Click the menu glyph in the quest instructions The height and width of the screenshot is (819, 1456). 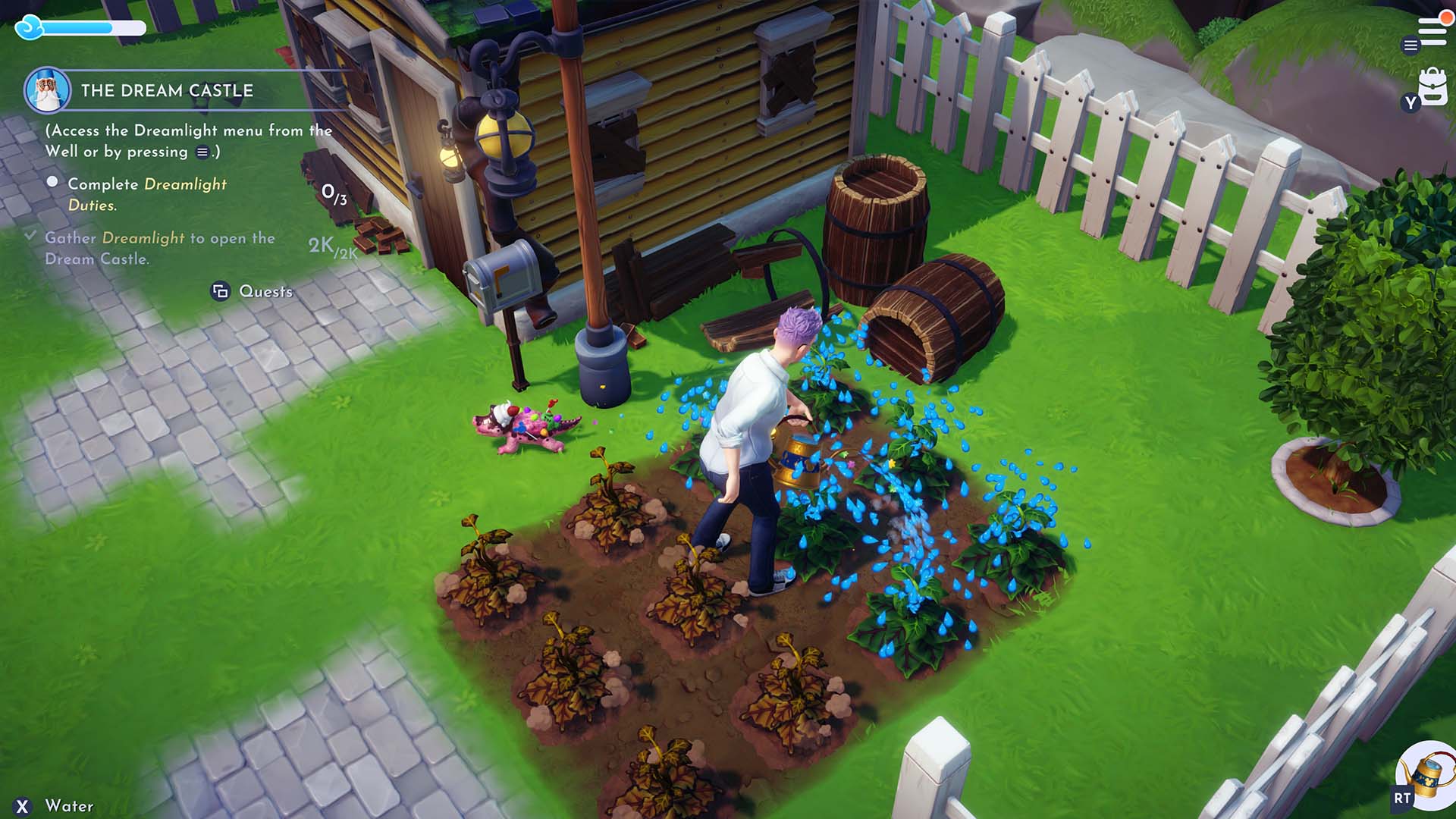(x=202, y=152)
